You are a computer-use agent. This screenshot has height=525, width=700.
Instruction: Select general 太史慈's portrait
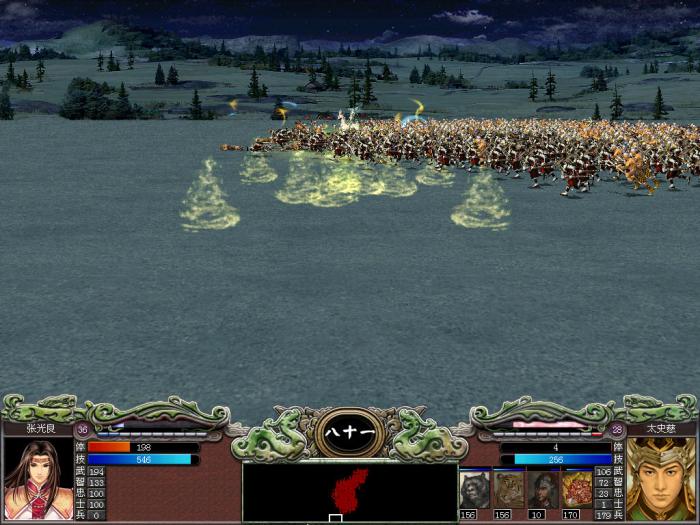click(661, 478)
